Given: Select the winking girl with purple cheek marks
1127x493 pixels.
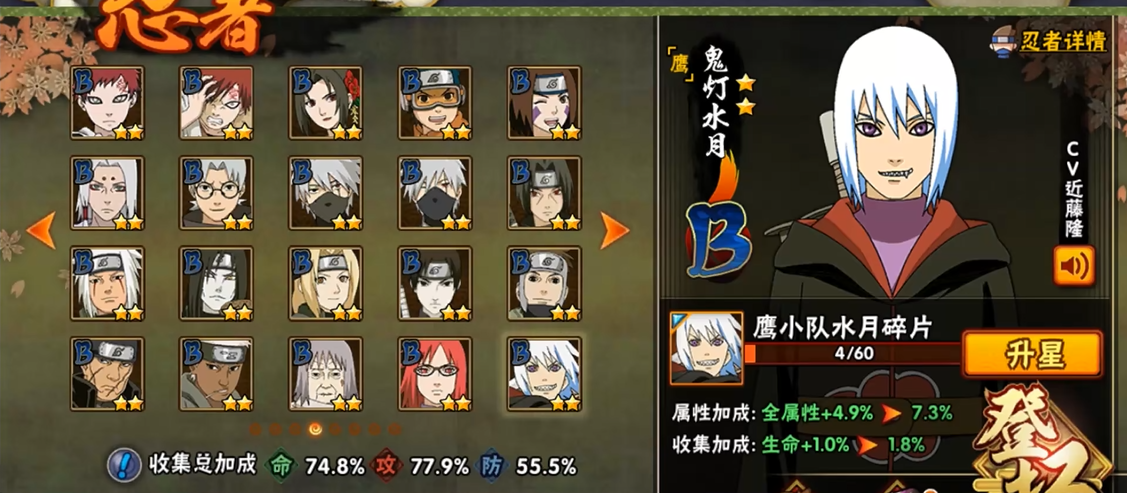Looking at the screenshot, I should pos(545,103).
